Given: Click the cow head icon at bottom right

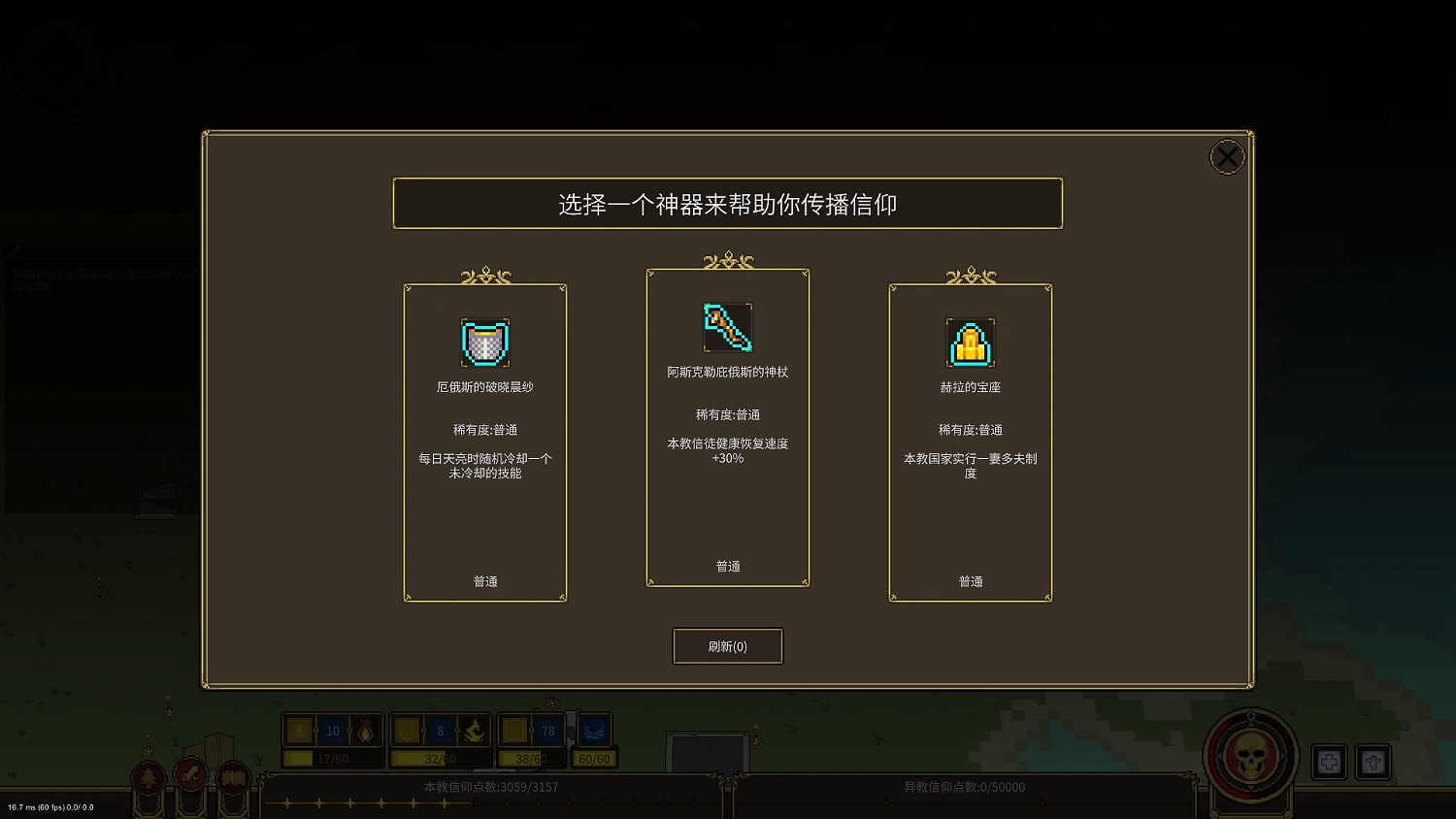Looking at the screenshot, I should [x=1374, y=762].
